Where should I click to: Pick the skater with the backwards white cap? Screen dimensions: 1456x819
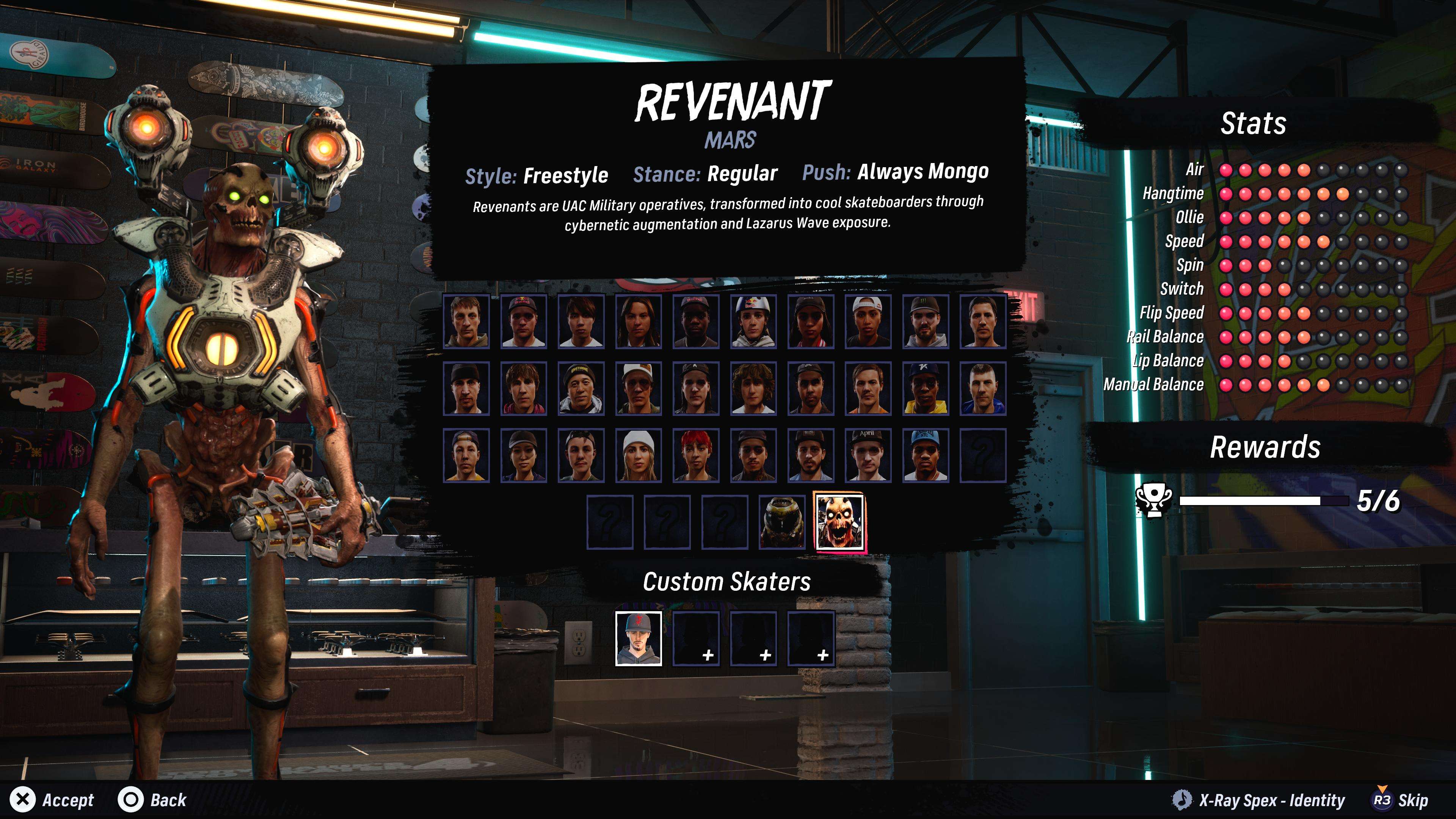click(x=868, y=321)
